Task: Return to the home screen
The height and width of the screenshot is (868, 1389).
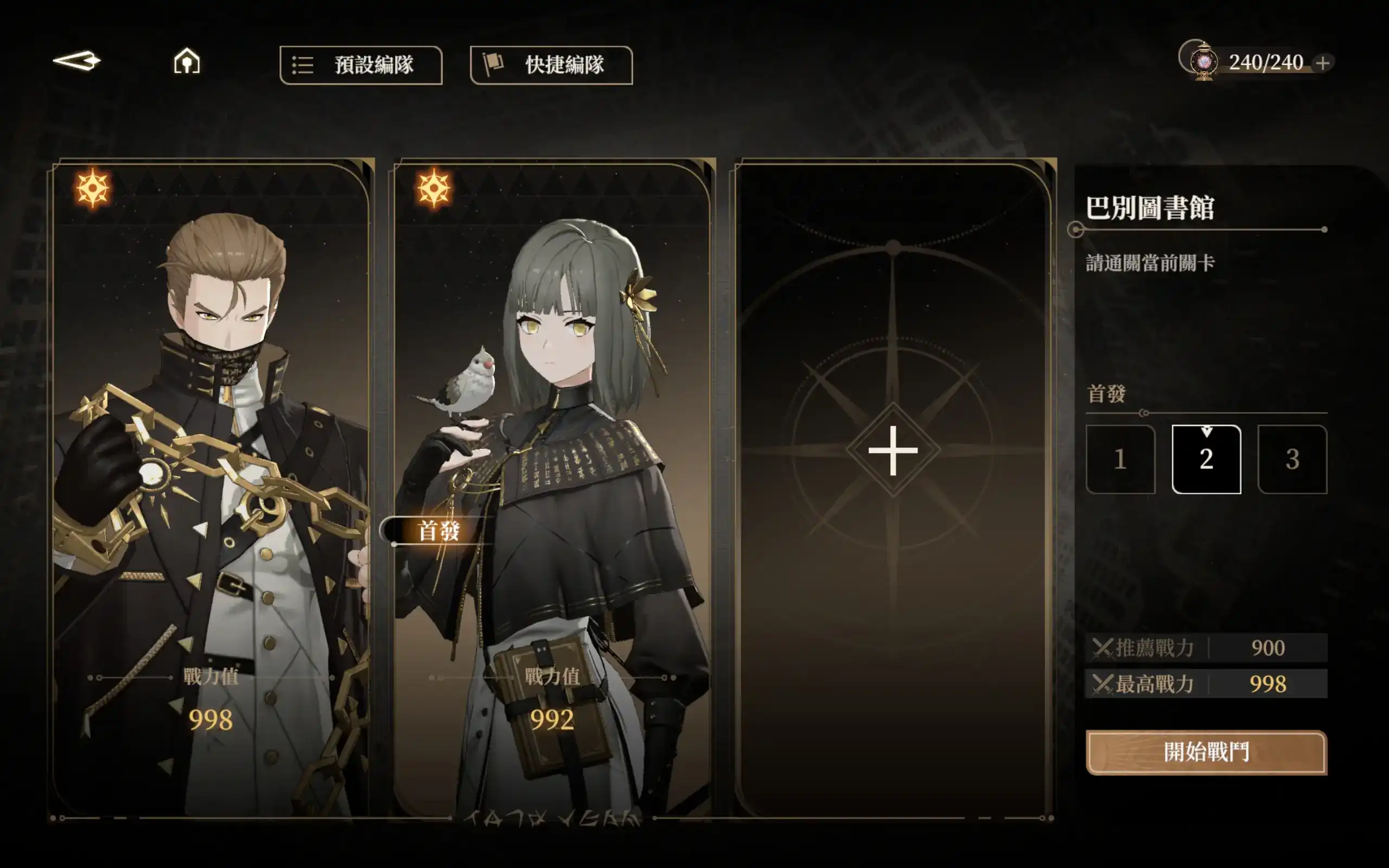Action: (187, 61)
